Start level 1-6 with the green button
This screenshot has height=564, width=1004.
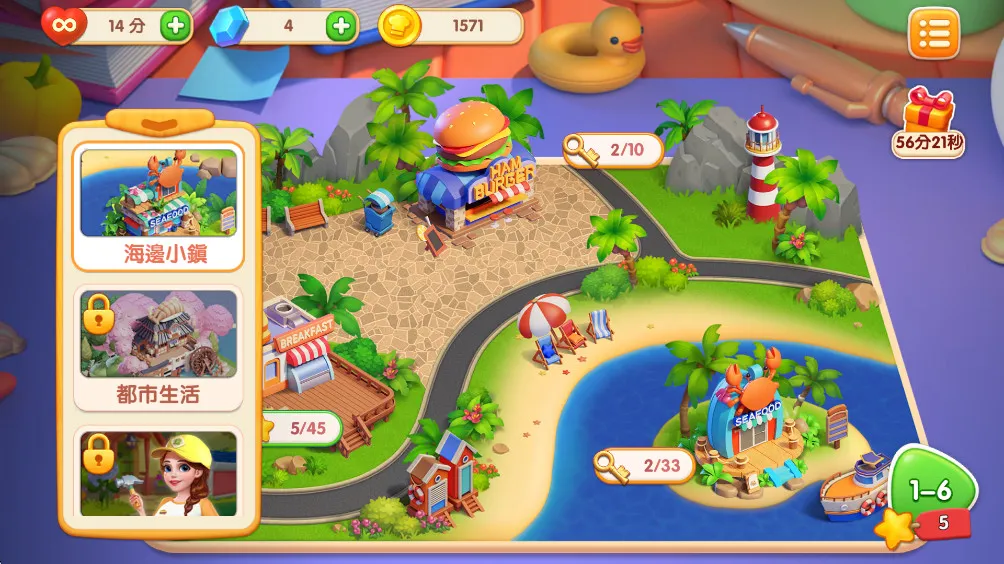[x=929, y=491]
